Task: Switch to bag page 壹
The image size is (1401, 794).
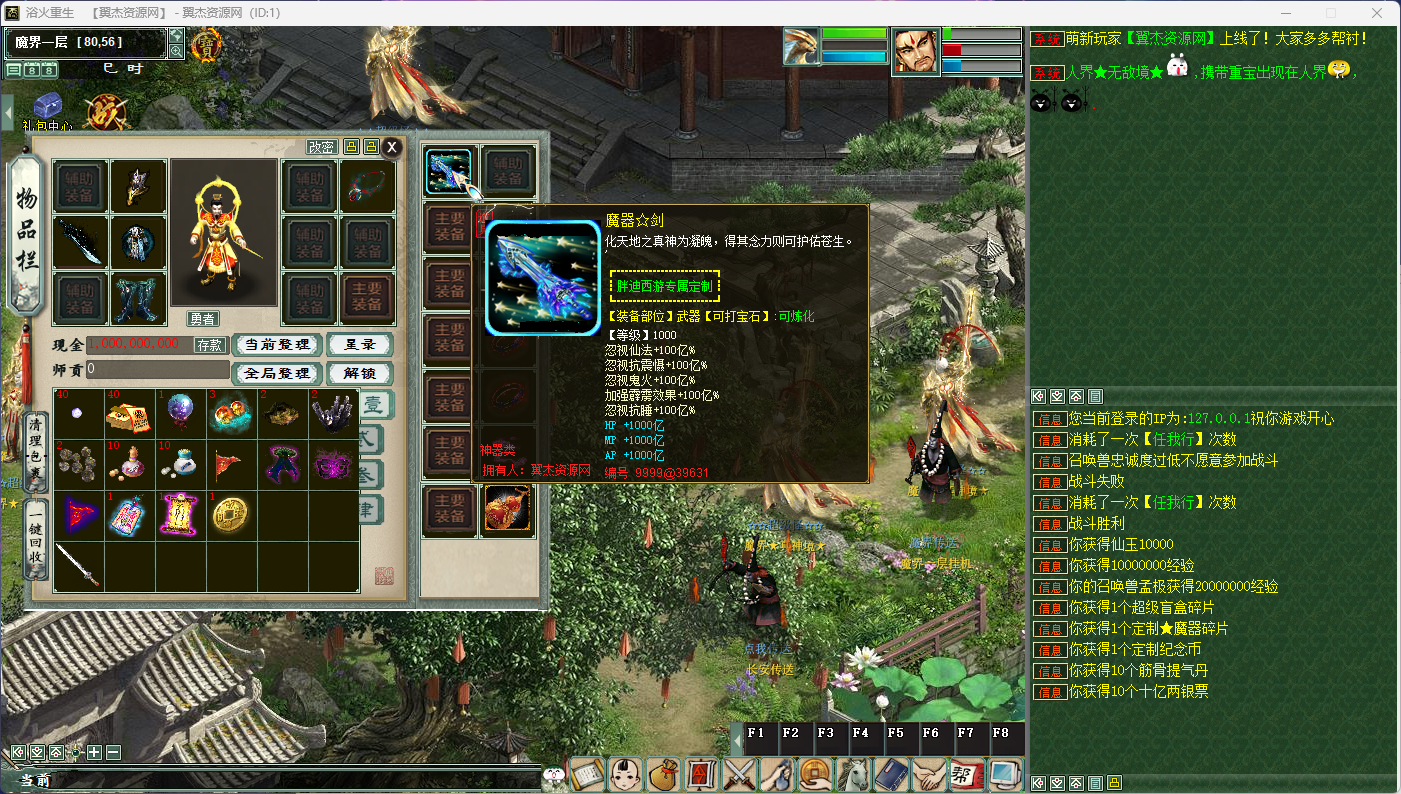Action: [372, 404]
